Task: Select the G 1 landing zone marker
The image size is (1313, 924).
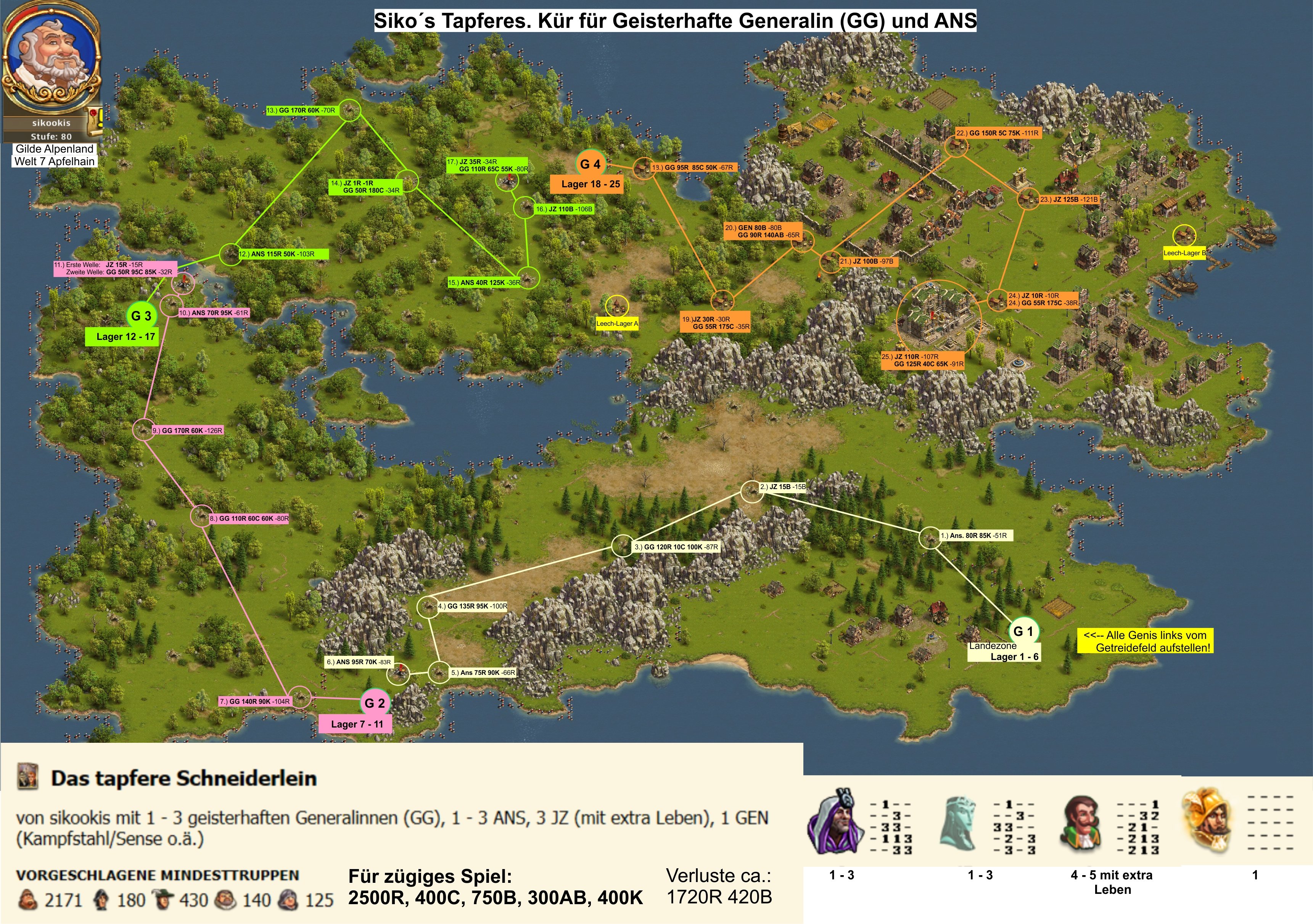Action: tap(1022, 631)
